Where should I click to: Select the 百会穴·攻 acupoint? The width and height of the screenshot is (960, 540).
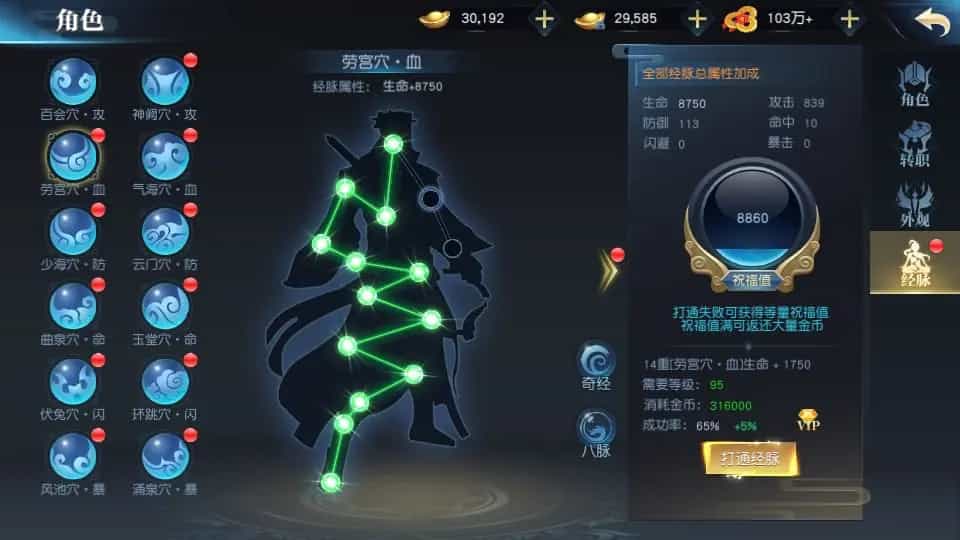tap(73, 81)
